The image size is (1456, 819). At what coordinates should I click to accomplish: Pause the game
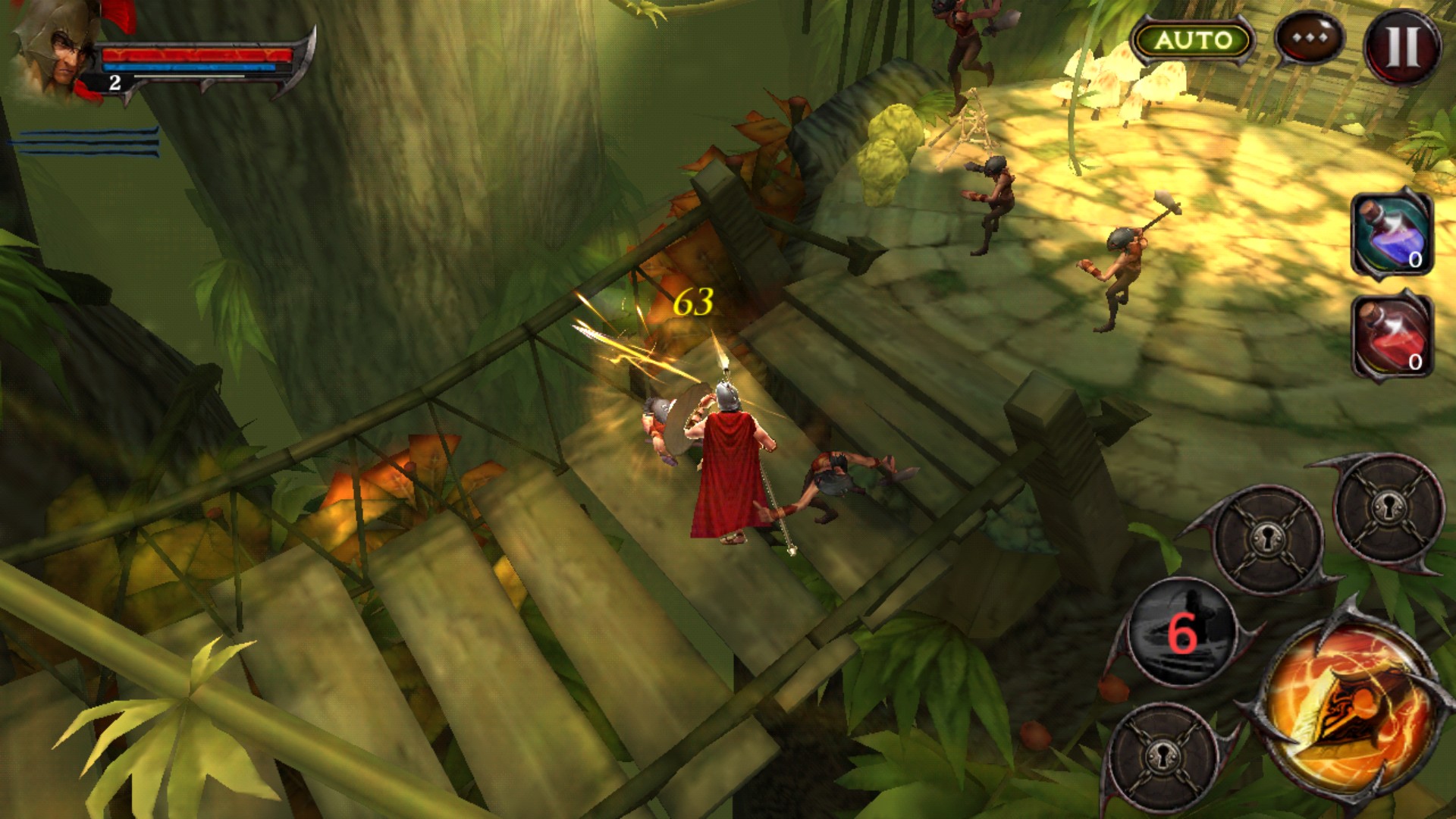coord(1403,47)
